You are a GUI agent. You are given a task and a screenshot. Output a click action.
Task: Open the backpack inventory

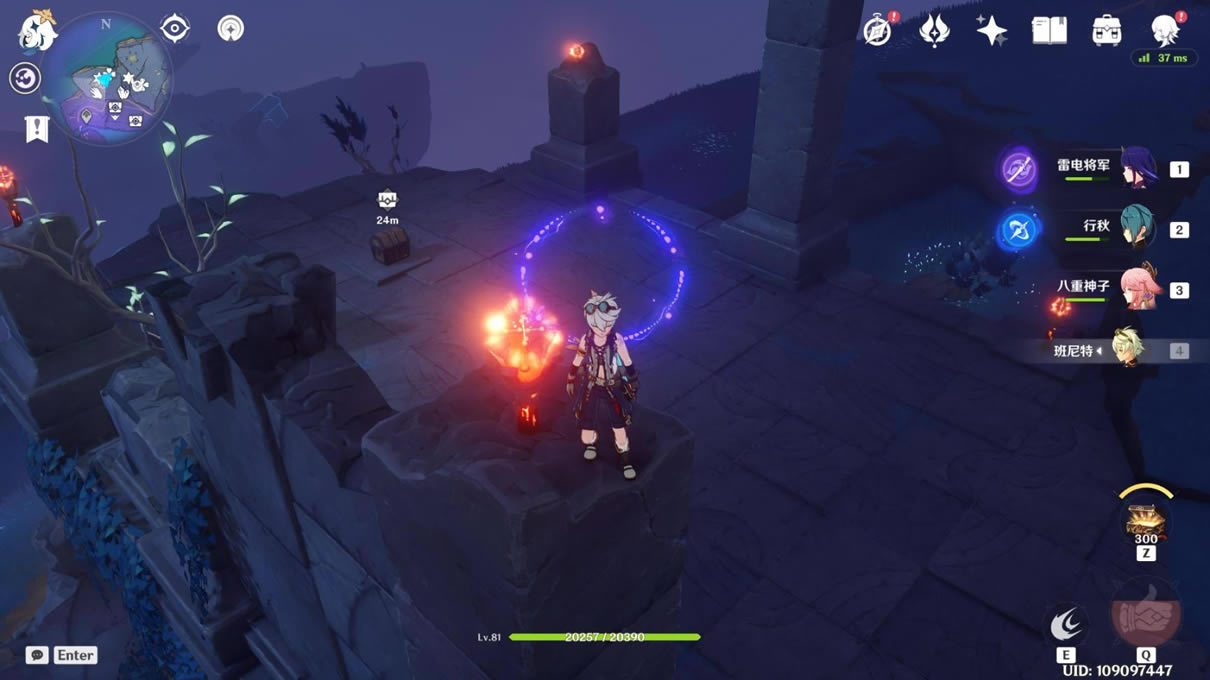pyautogui.click(x=1106, y=31)
